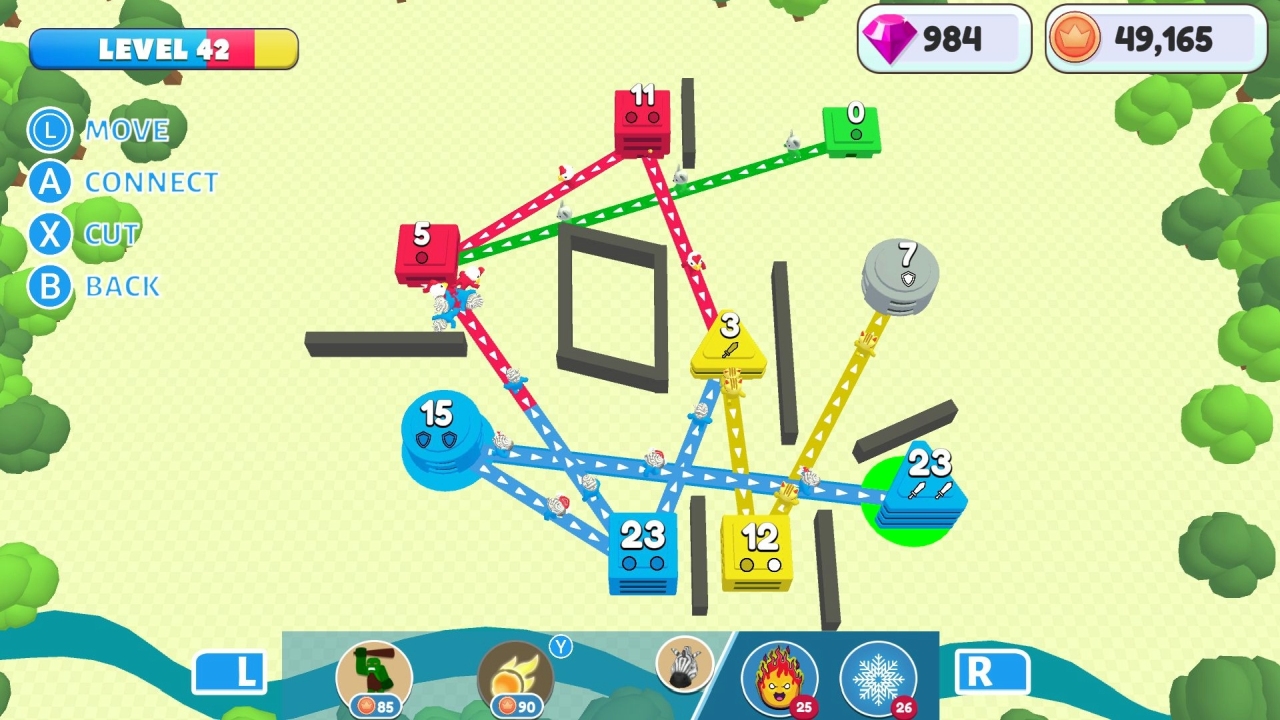Activate the Freeze snowflake power-up
The image size is (1280, 720).
pyautogui.click(x=878, y=677)
